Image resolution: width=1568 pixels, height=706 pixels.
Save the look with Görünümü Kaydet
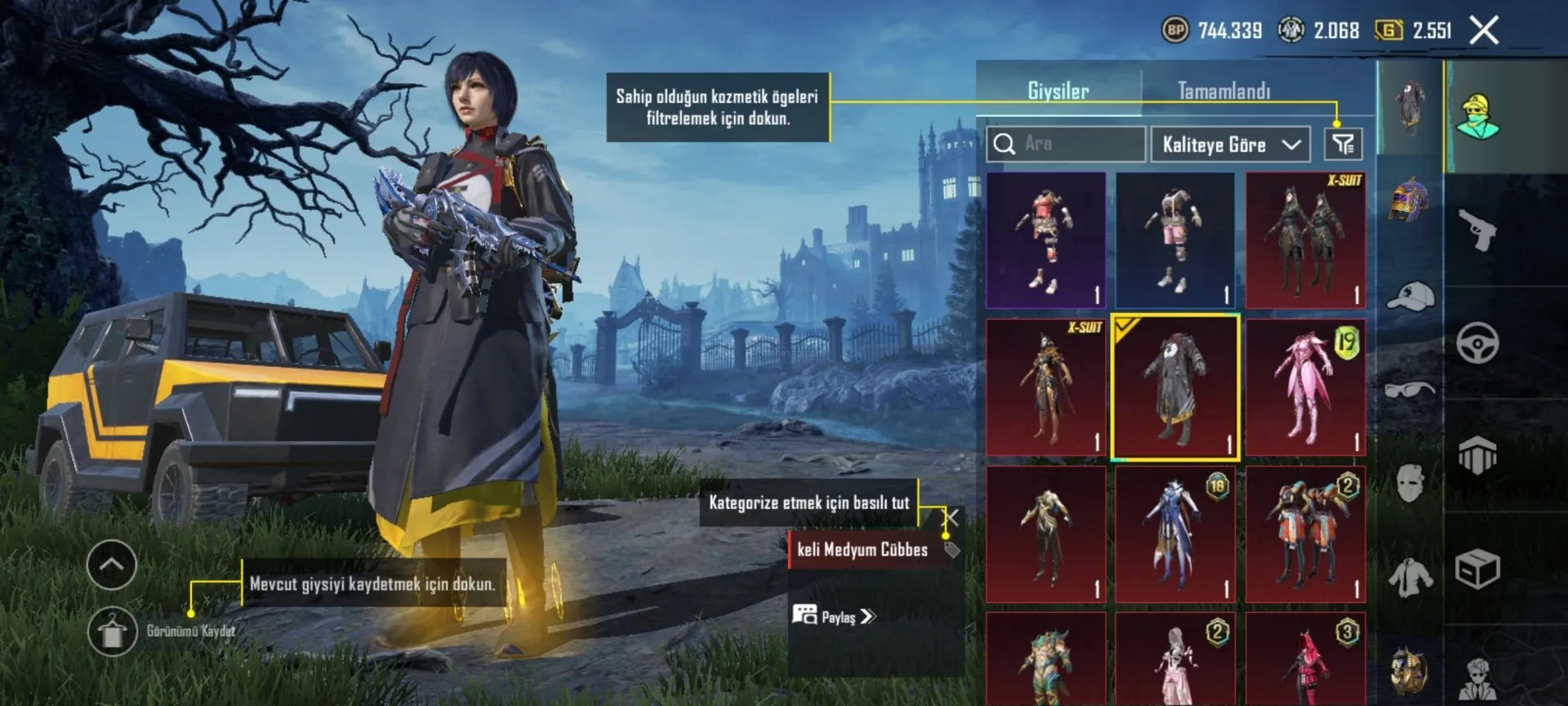click(113, 631)
